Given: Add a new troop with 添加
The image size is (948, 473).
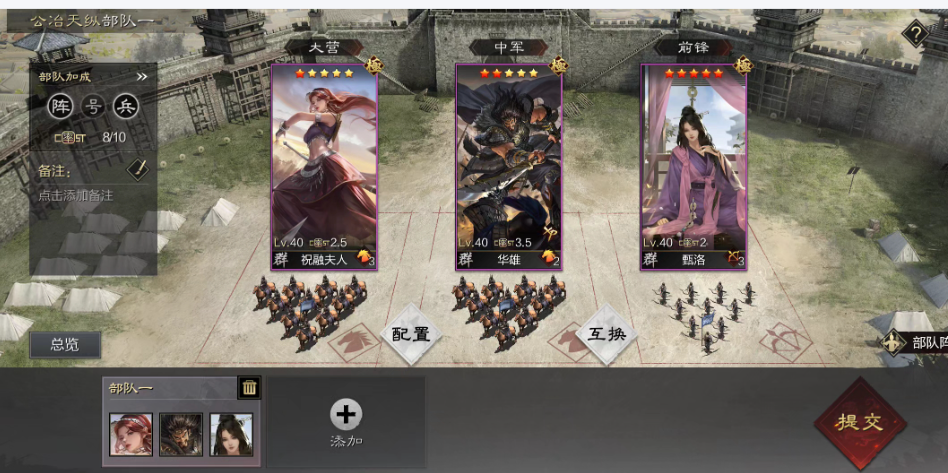Looking at the screenshot, I should [x=345, y=422].
